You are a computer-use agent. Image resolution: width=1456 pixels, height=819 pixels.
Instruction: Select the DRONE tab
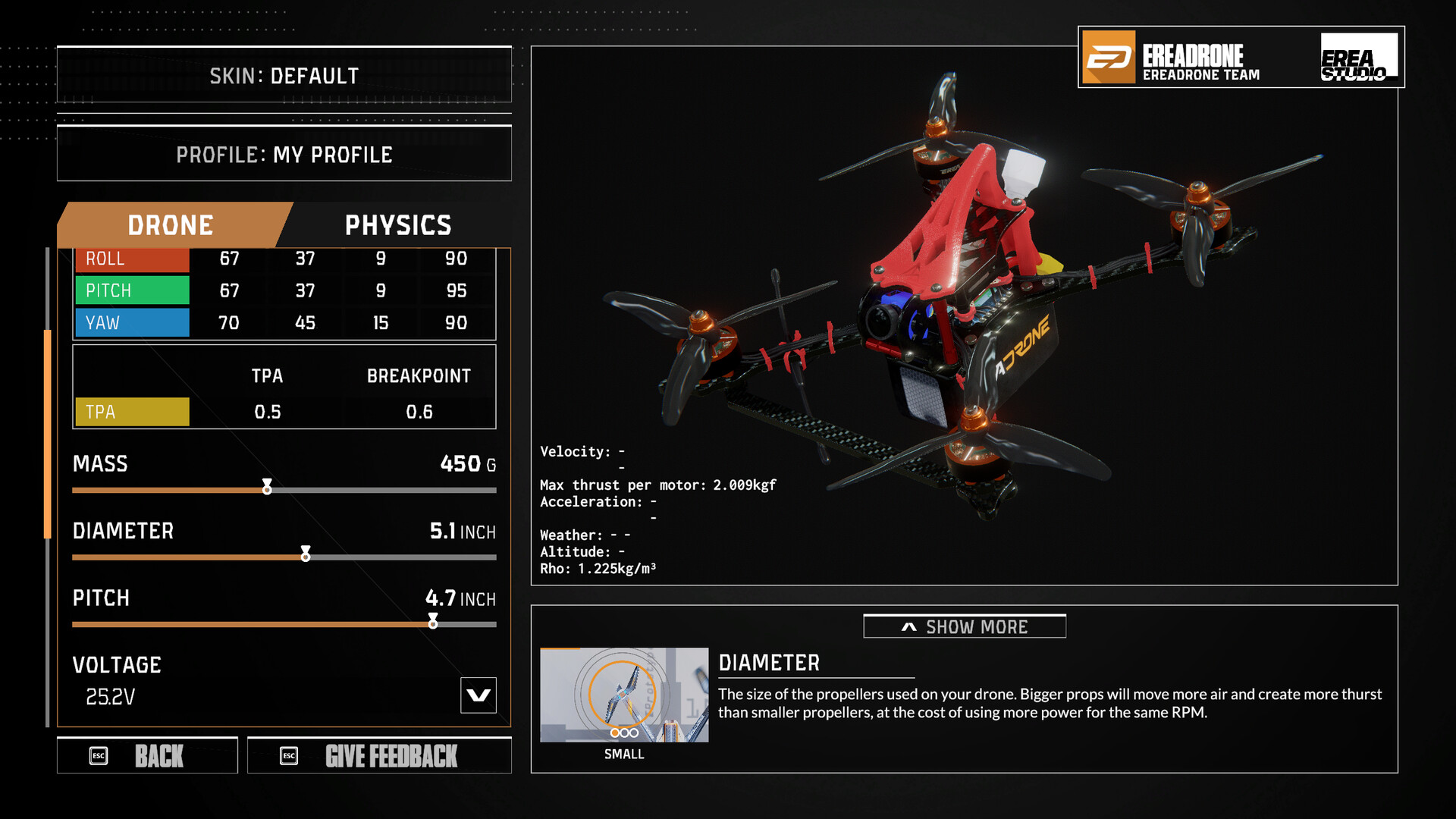(x=171, y=224)
